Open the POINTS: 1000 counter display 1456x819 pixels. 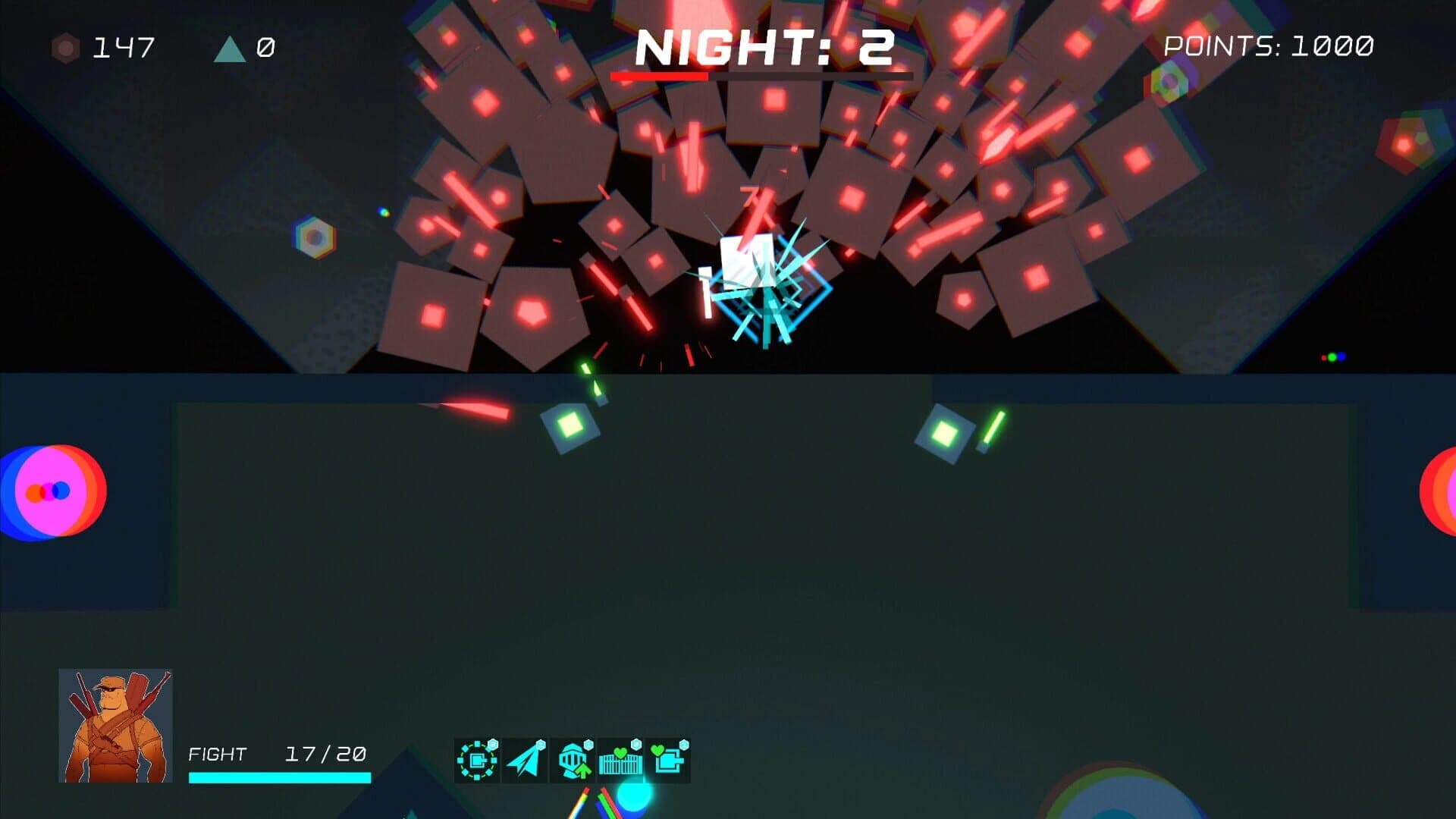(1268, 45)
